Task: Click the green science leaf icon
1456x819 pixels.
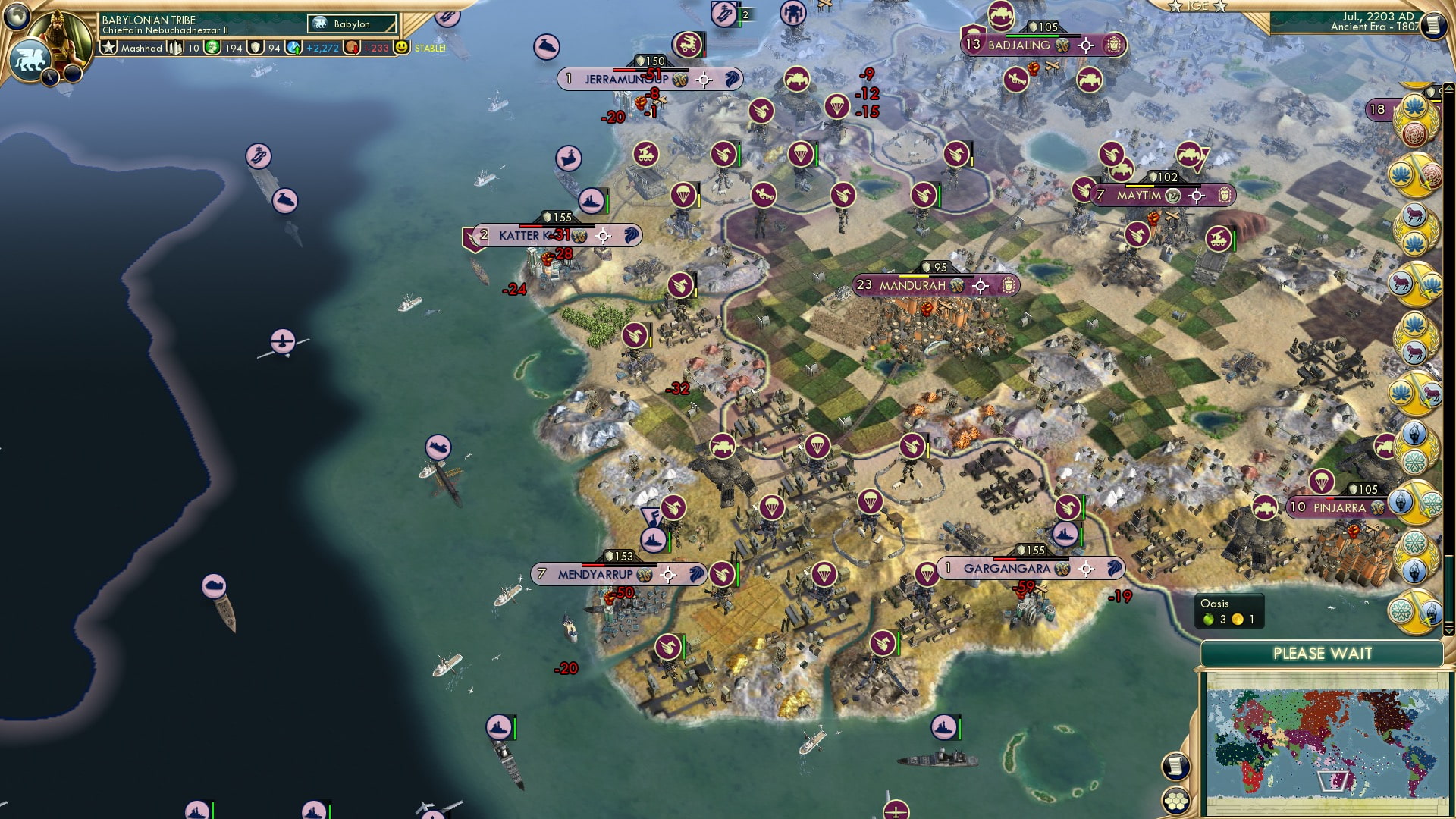Action: click(x=212, y=47)
